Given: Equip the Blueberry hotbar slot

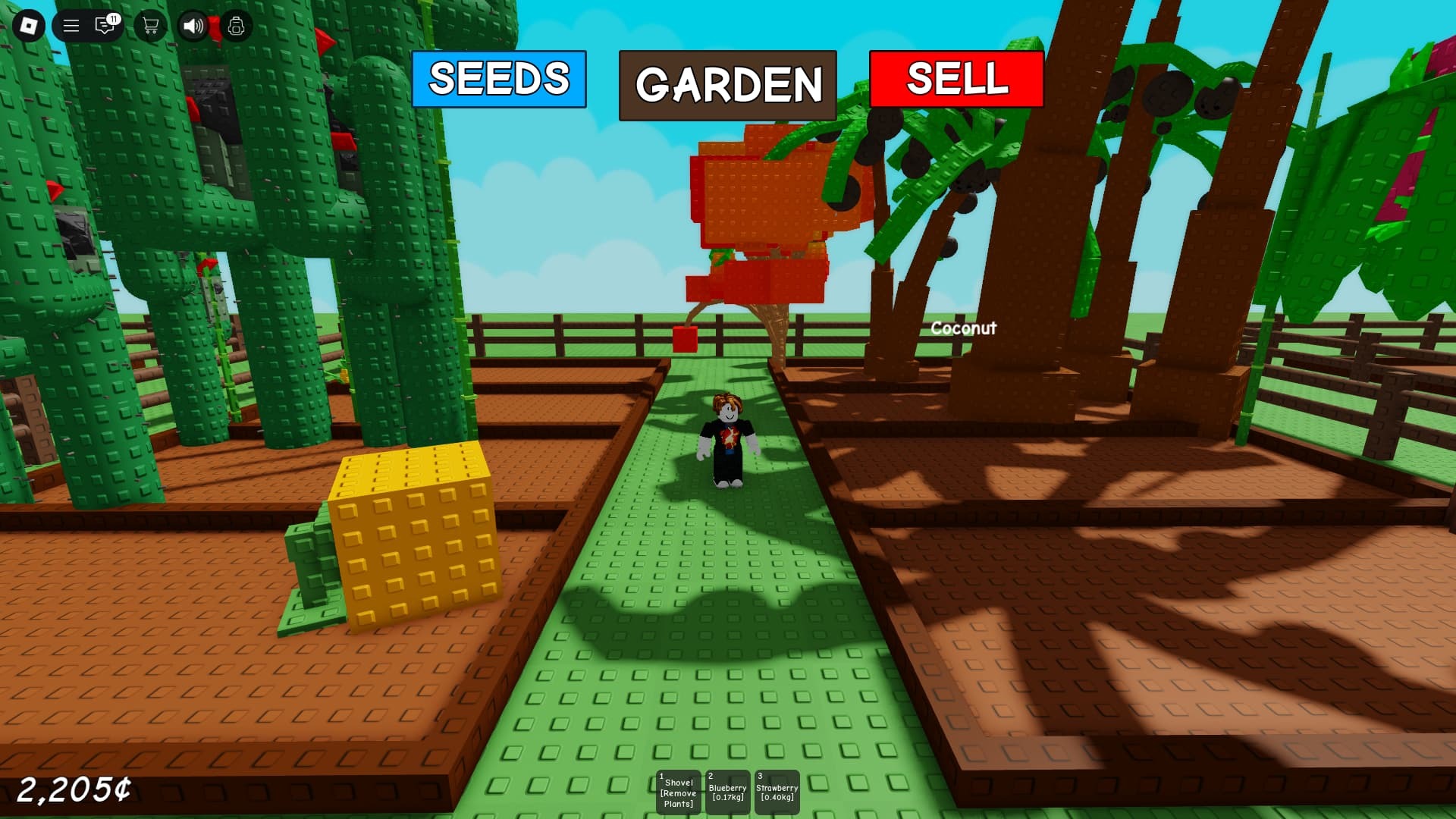Looking at the screenshot, I should point(727,792).
